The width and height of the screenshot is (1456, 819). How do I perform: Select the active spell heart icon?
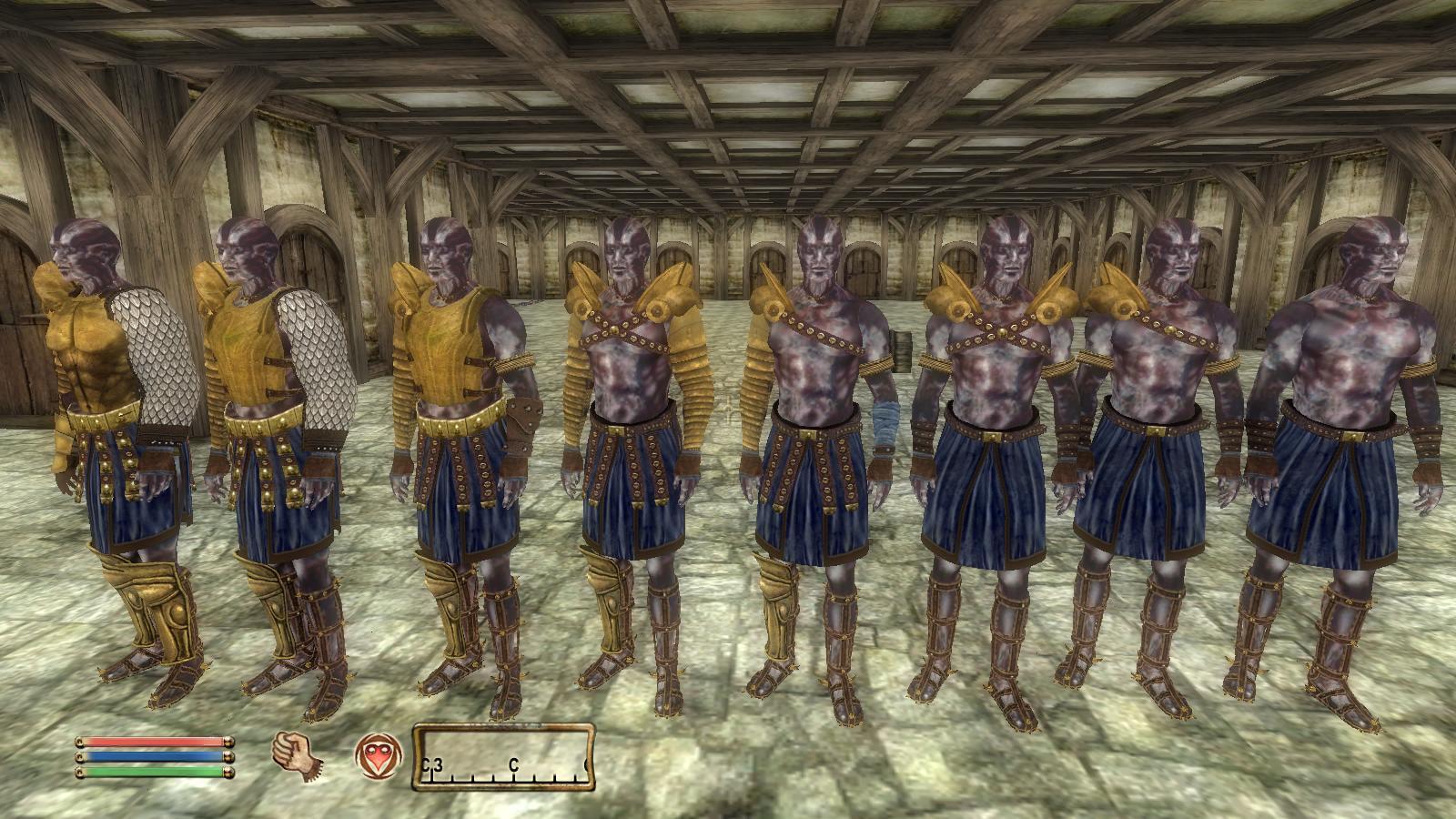pyautogui.click(x=374, y=756)
